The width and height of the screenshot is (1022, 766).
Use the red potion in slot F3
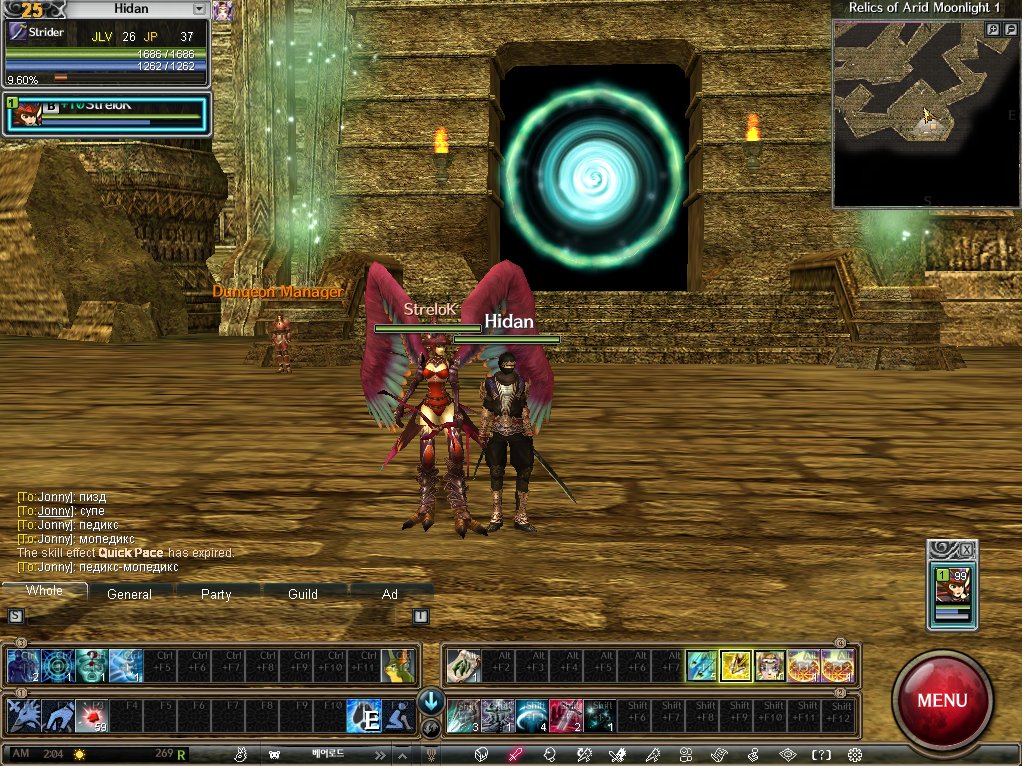(x=90, y=716)
